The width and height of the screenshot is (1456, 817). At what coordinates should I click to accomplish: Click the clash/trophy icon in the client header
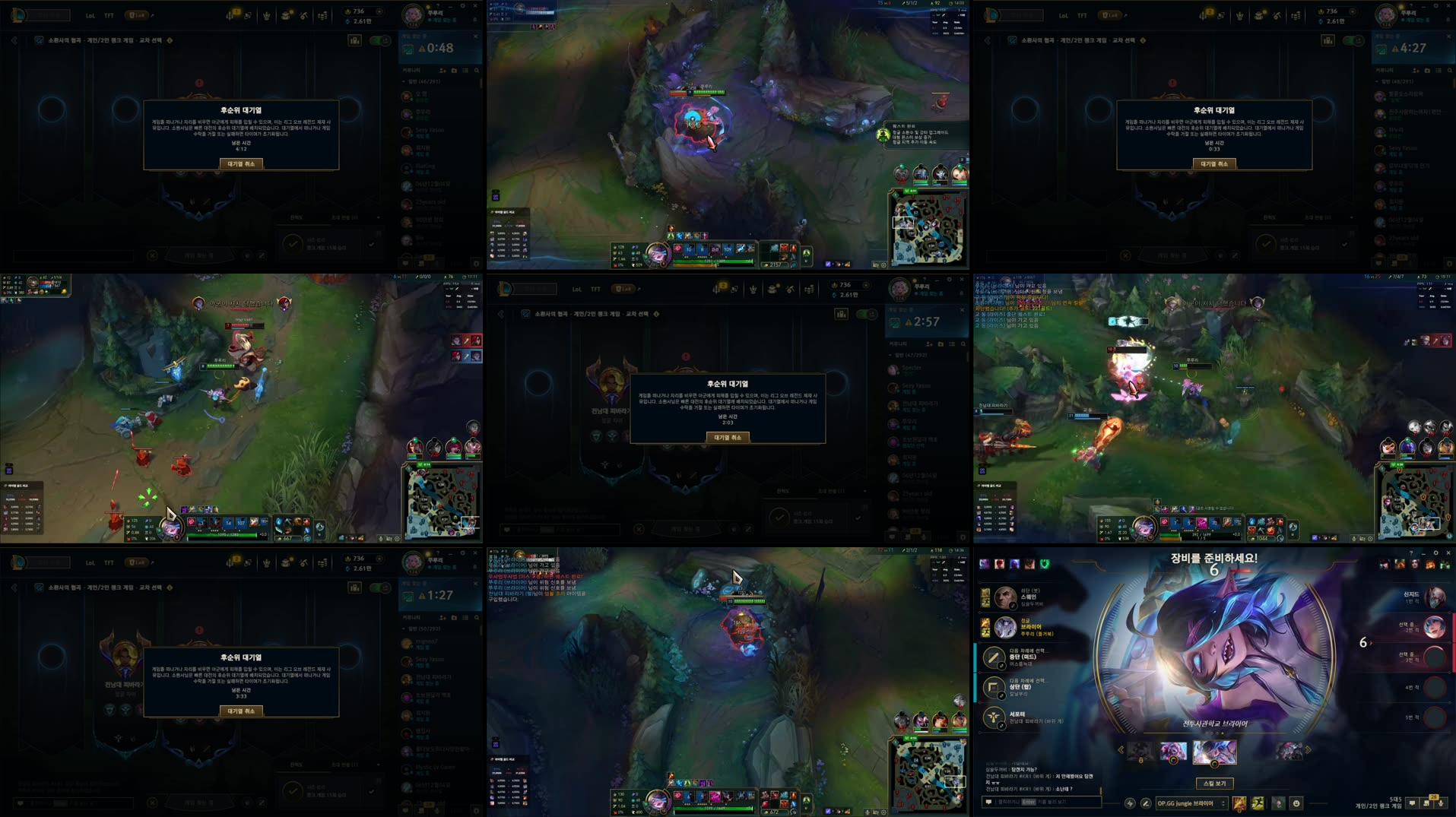pos(265,14)
